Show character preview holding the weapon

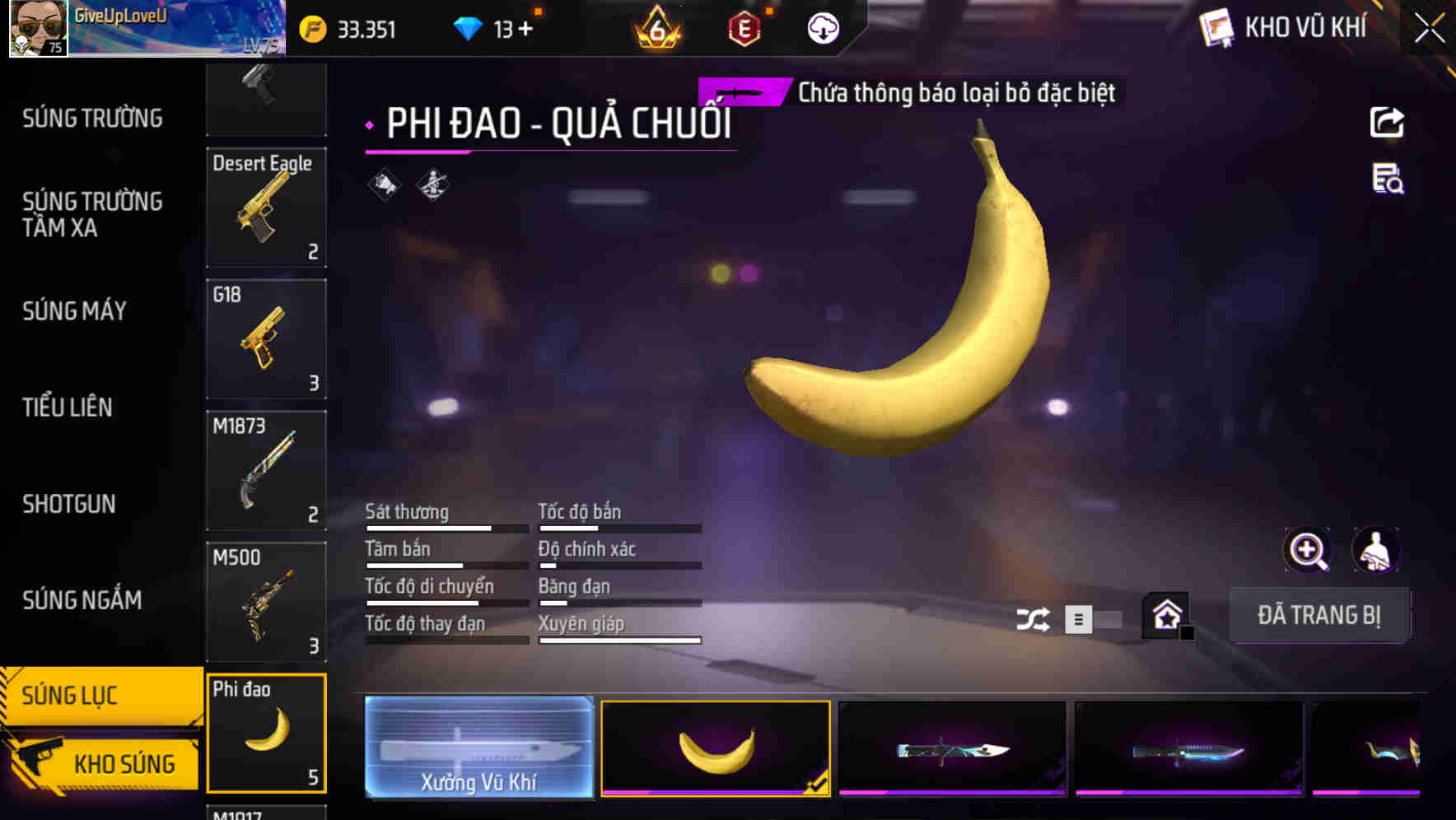pyautogui.click(x=1377, y=550)
